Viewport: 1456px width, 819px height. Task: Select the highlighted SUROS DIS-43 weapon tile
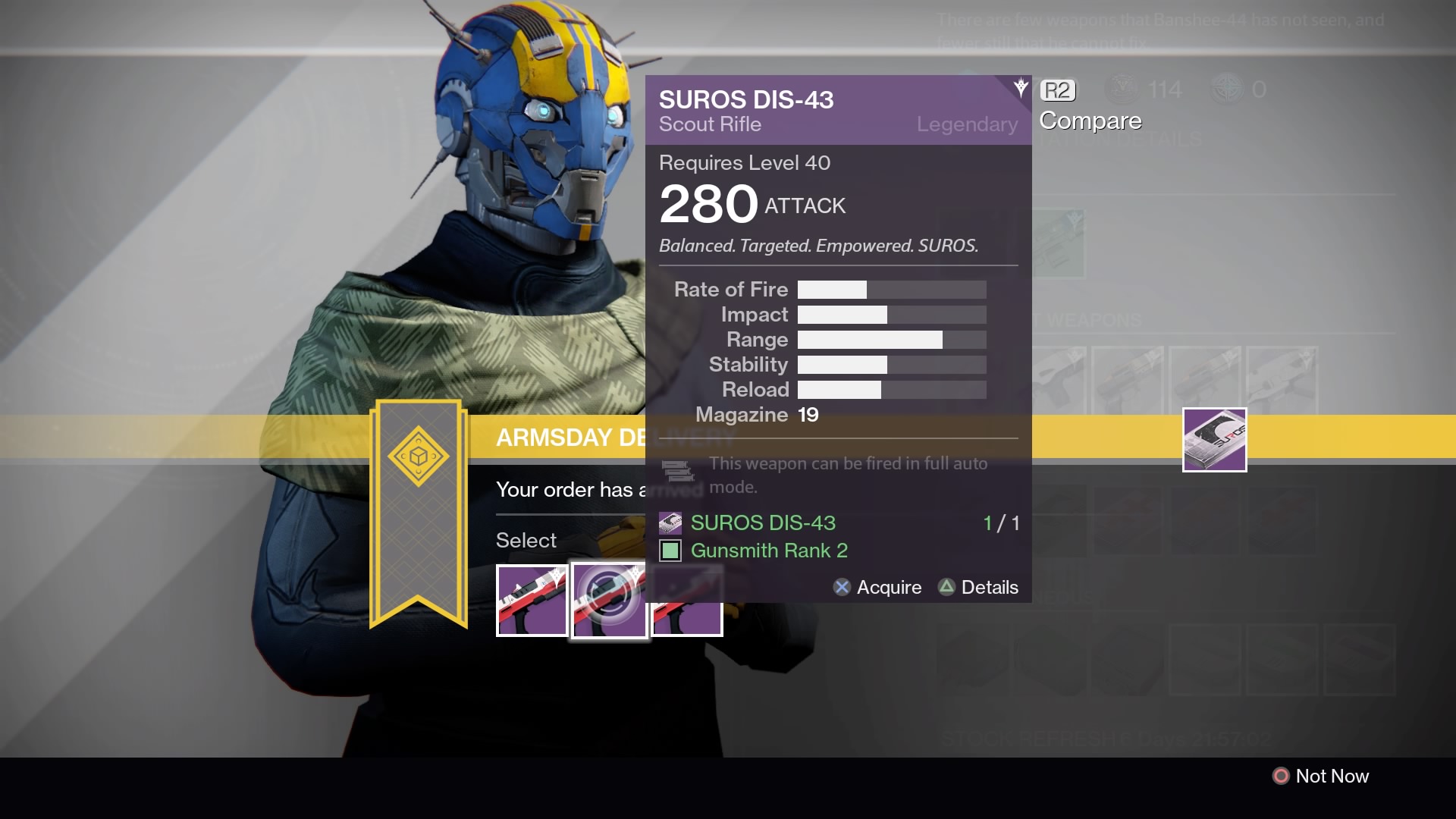pos(608,601)
